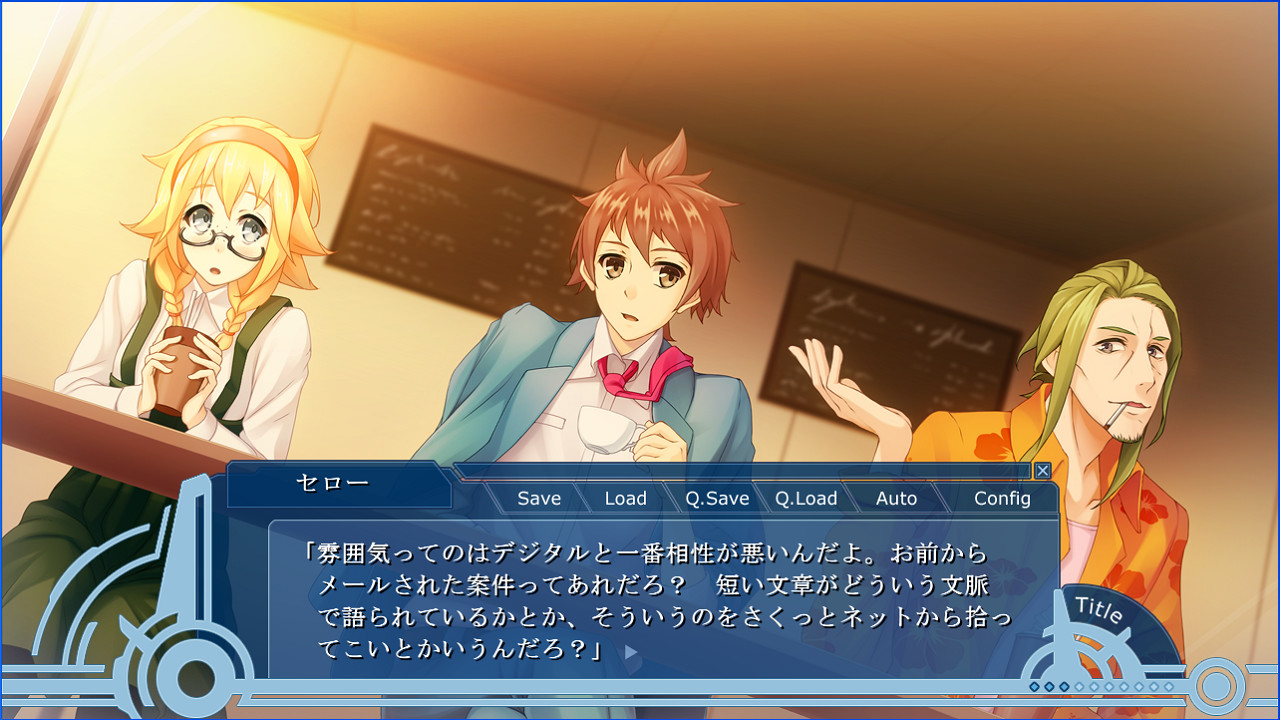Quick load using the Q.Load option

pyautogui.click(x=806, y=497)
